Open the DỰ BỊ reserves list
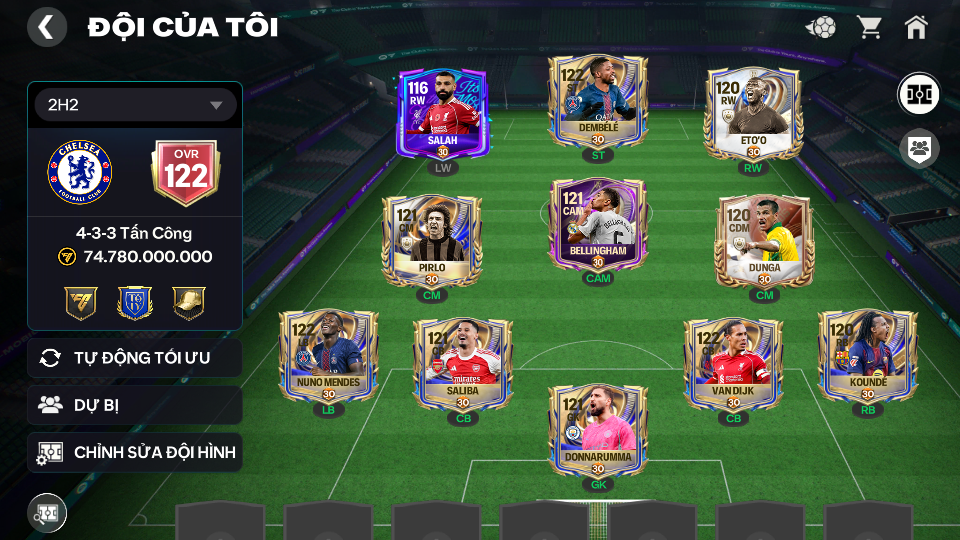Image resolution: width=960 pixels, height=540 pixels. (x=135, y=405)
